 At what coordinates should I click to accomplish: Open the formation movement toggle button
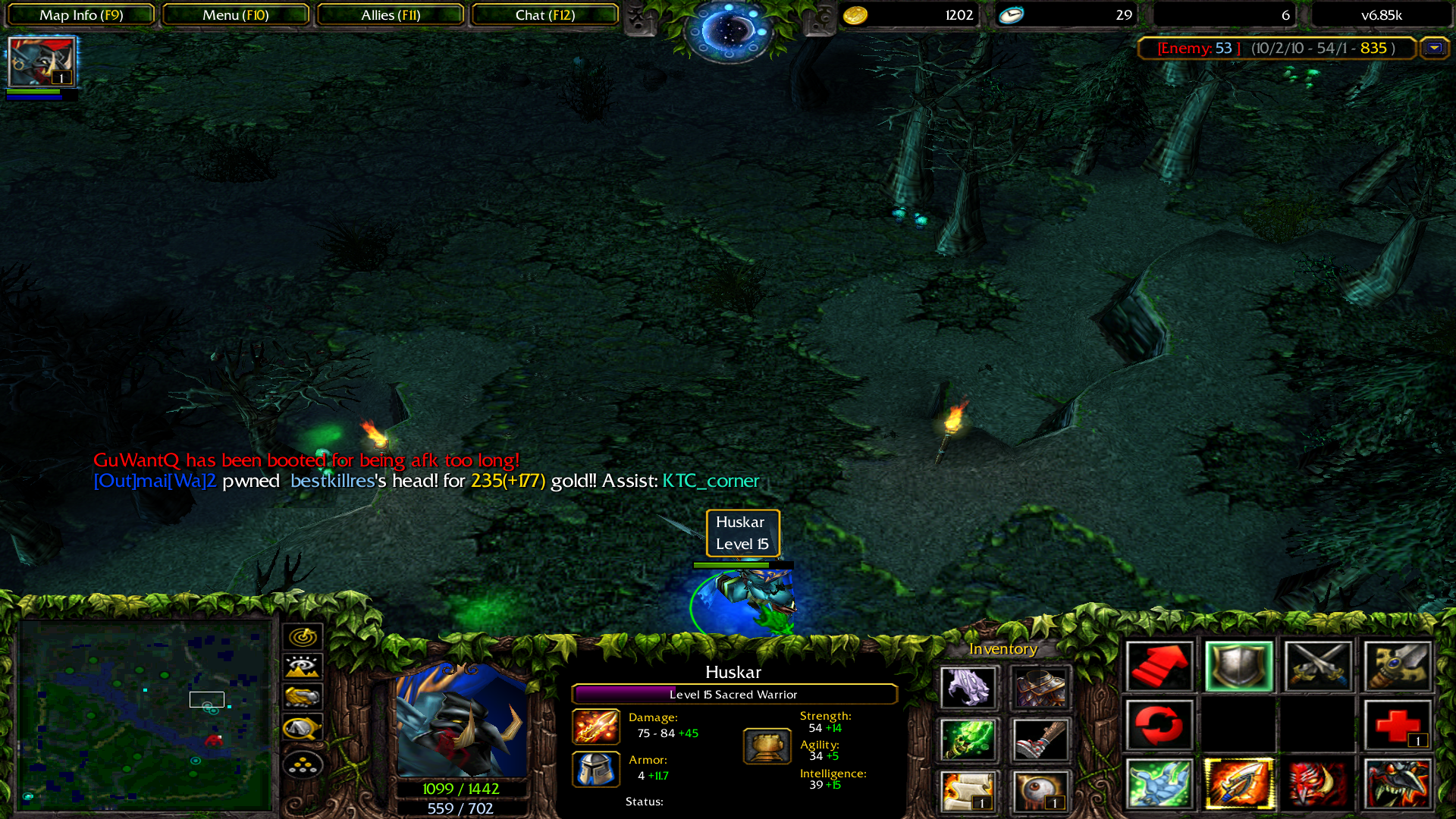tap(303, 765)
